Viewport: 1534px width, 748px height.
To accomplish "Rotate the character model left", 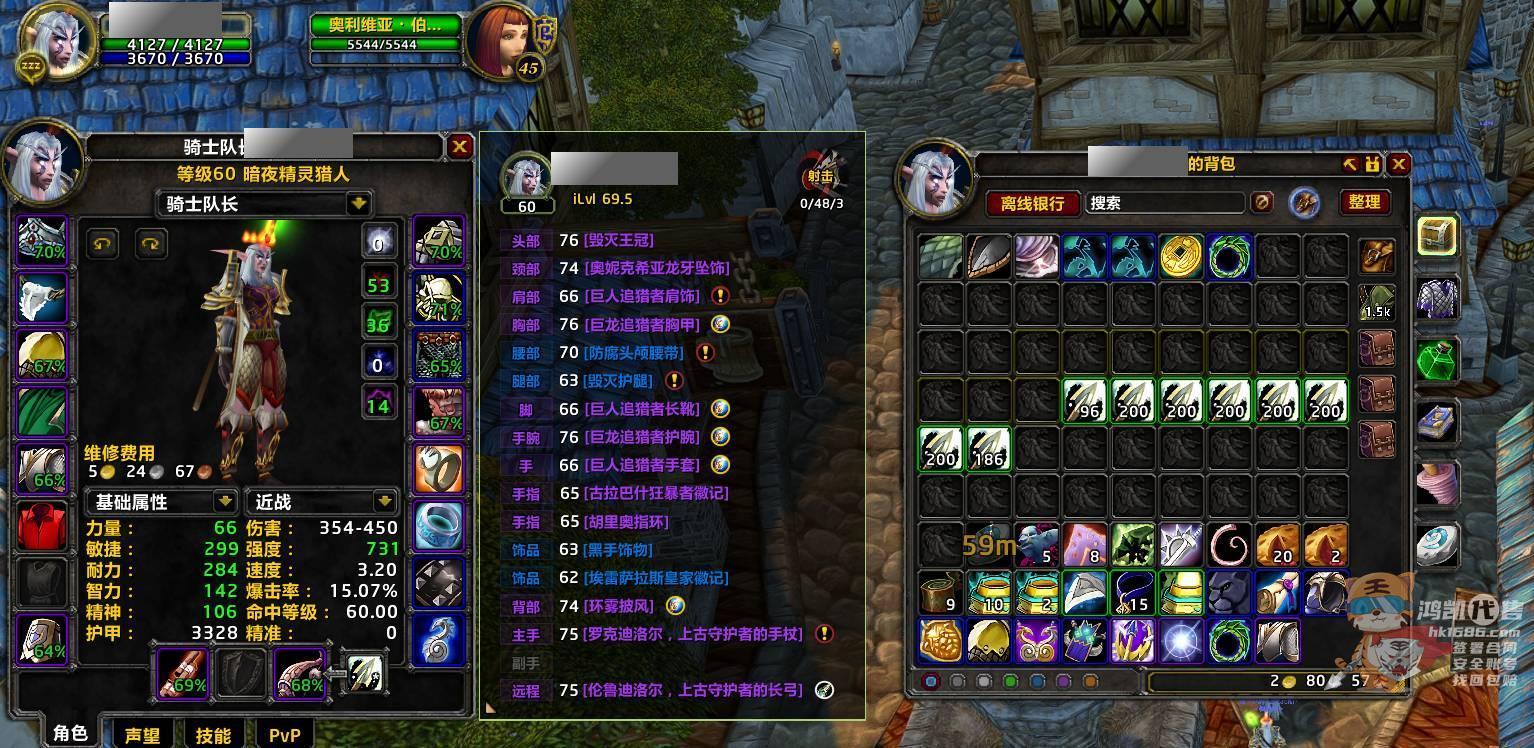I will 101,242.
